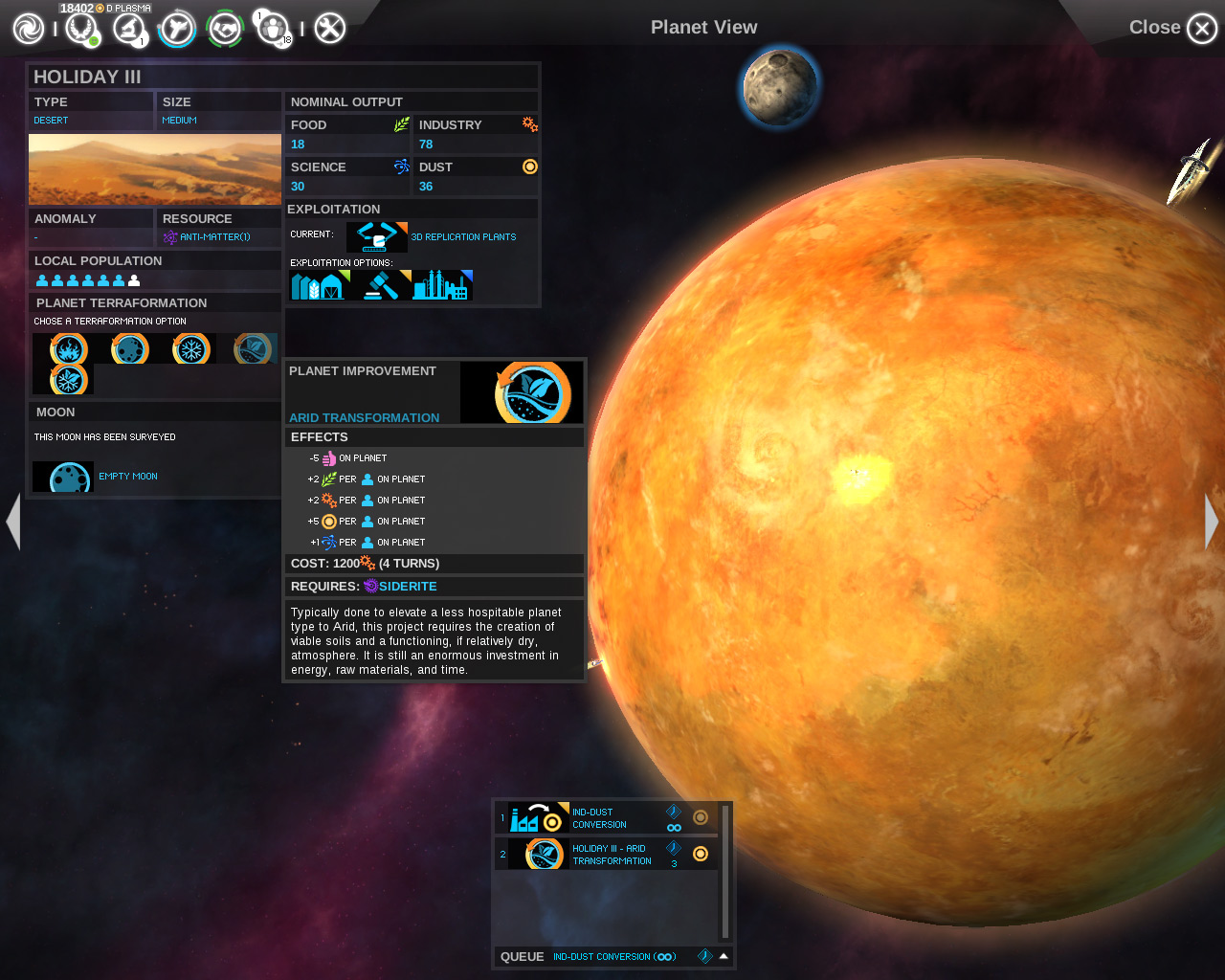Choose the farm silo exploitation option
This screenshot has height=980, width=1225.
[320, 285]
